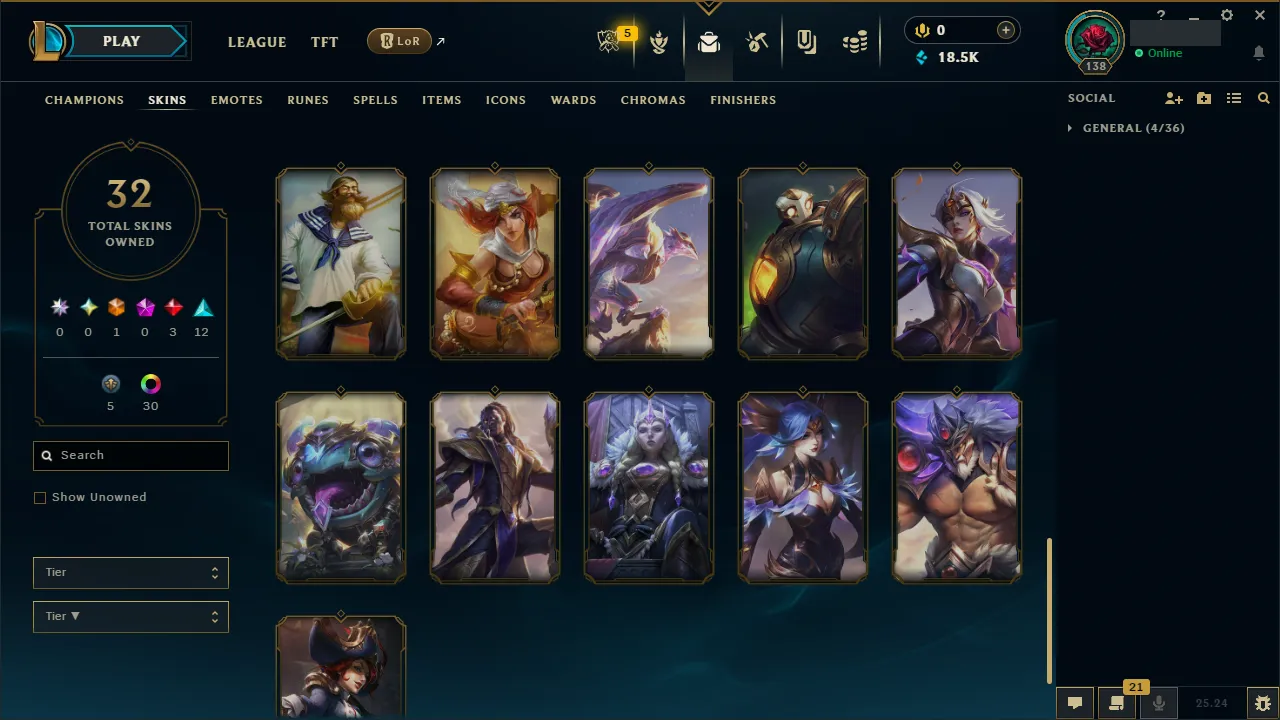
Task: Open friends search icon in social panel
Action: click(1263, 98)
